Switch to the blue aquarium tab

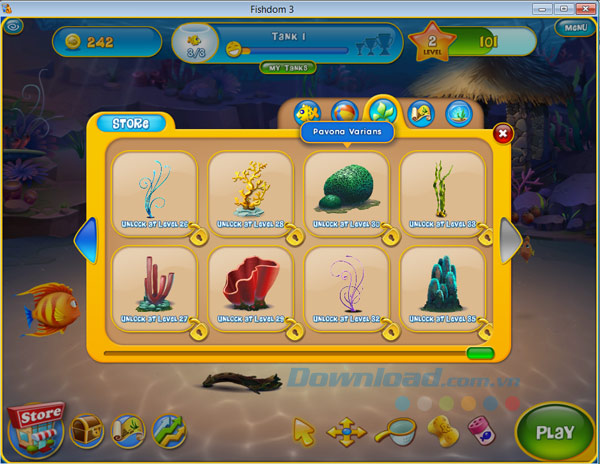(460, 113)
